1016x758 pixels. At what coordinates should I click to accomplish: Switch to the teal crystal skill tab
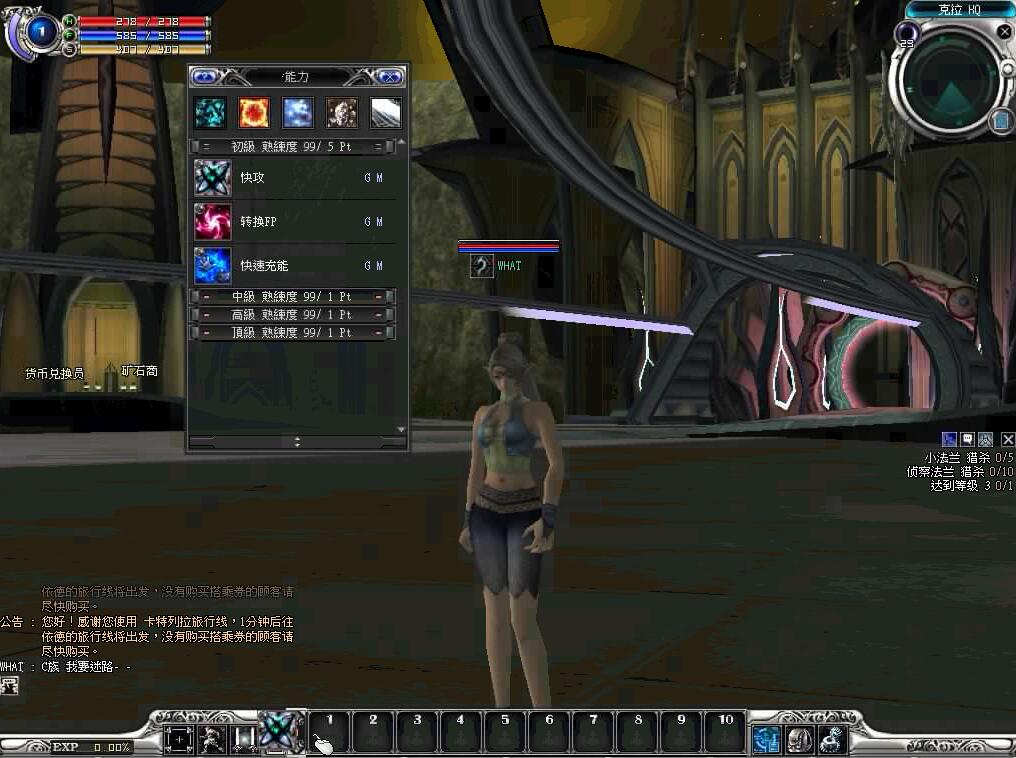tap(210, 112)
